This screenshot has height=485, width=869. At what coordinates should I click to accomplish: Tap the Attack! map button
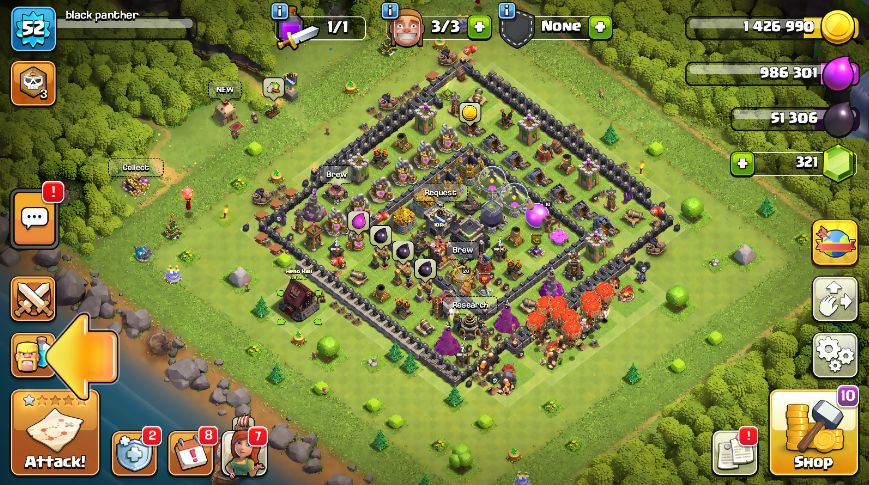[x=55, y=432]
